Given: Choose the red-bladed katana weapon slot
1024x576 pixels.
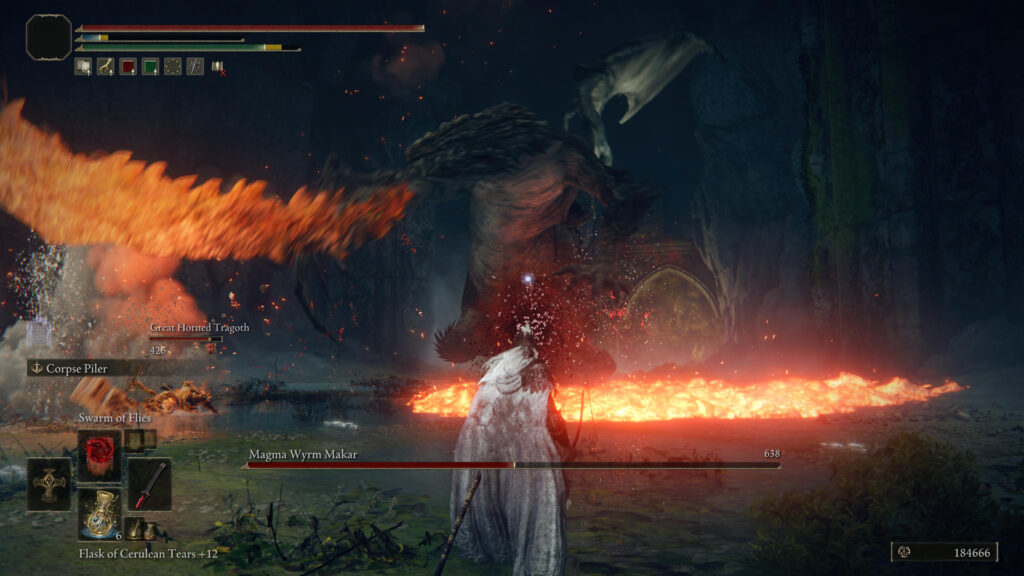Looking at the screenshot, I should click(x=149, y=484).
